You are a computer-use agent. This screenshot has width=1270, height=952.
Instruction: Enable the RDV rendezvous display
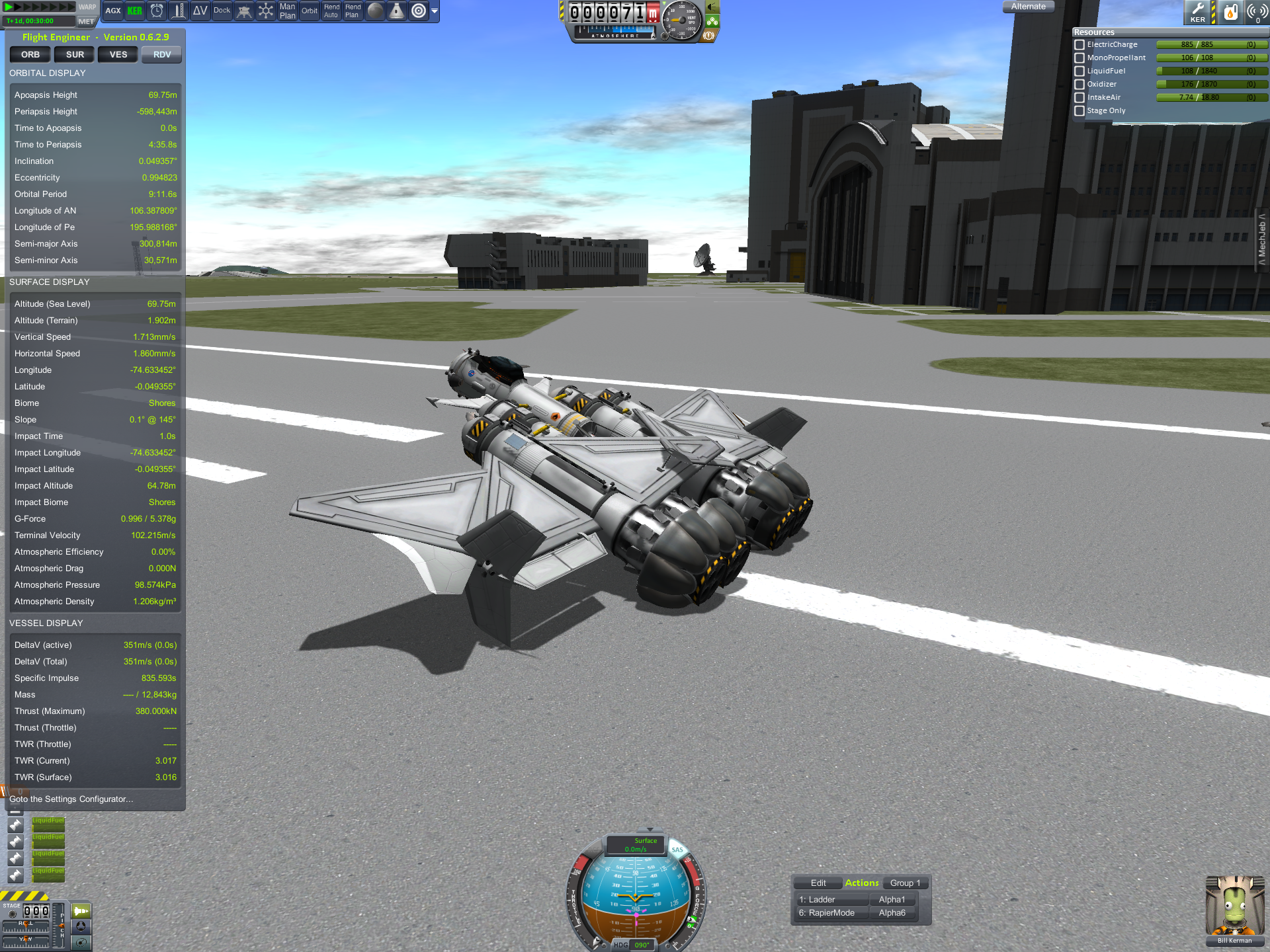162,55
